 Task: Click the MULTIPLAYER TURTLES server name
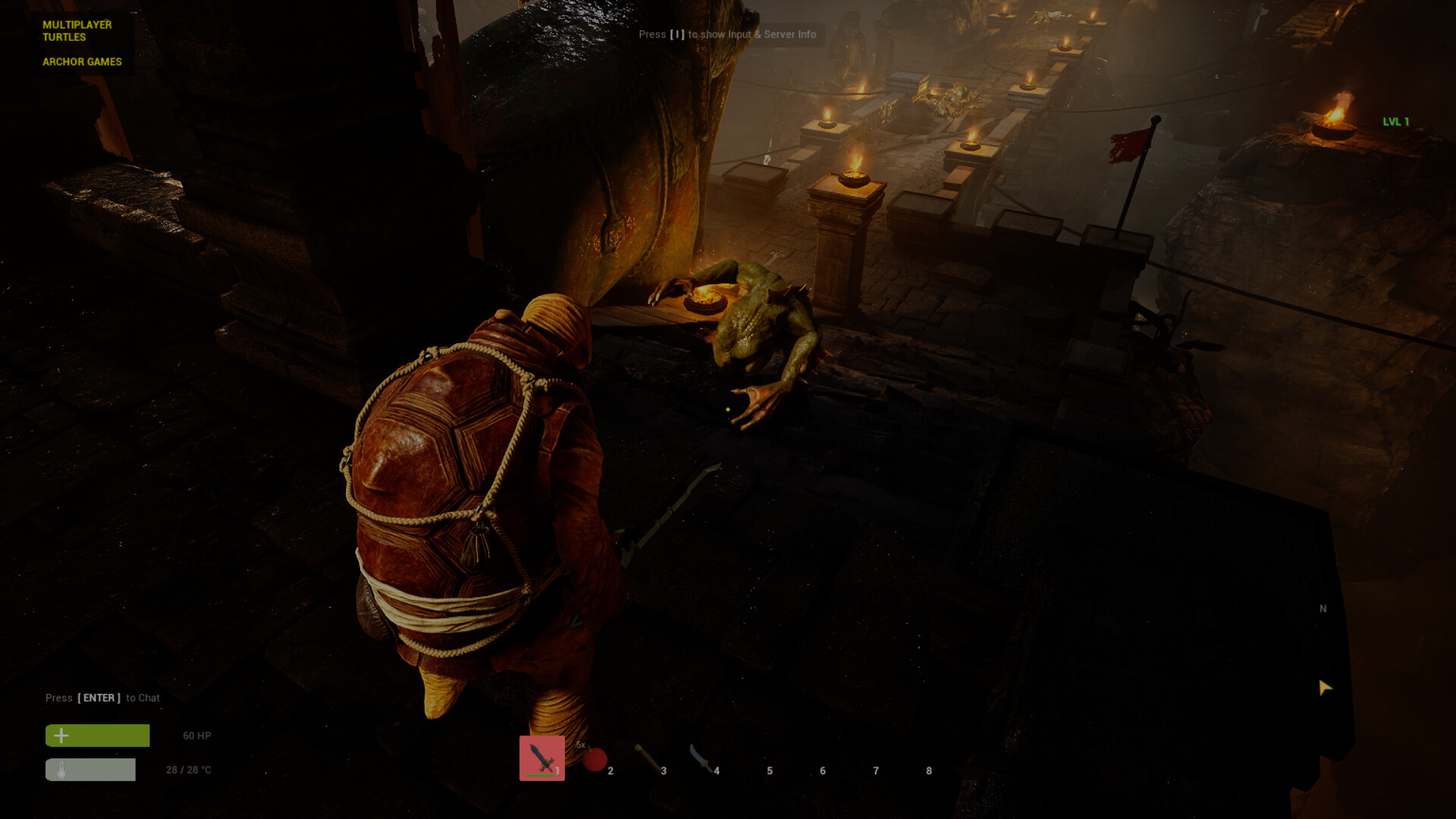click(x=77, y=30)
